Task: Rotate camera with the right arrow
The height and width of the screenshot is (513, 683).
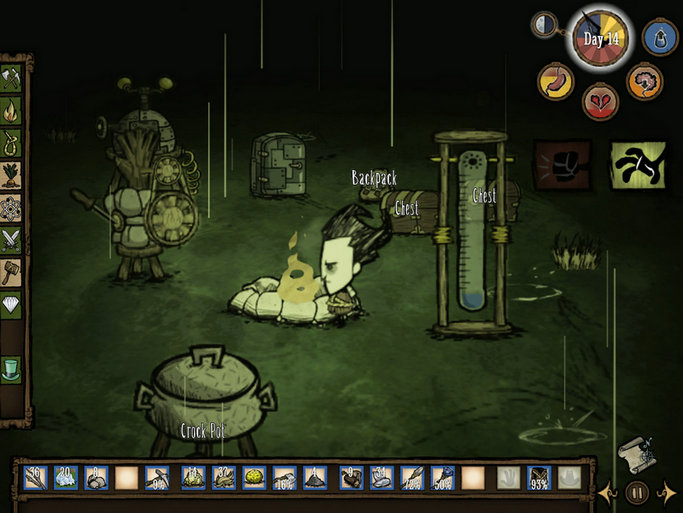Action: 667,492
